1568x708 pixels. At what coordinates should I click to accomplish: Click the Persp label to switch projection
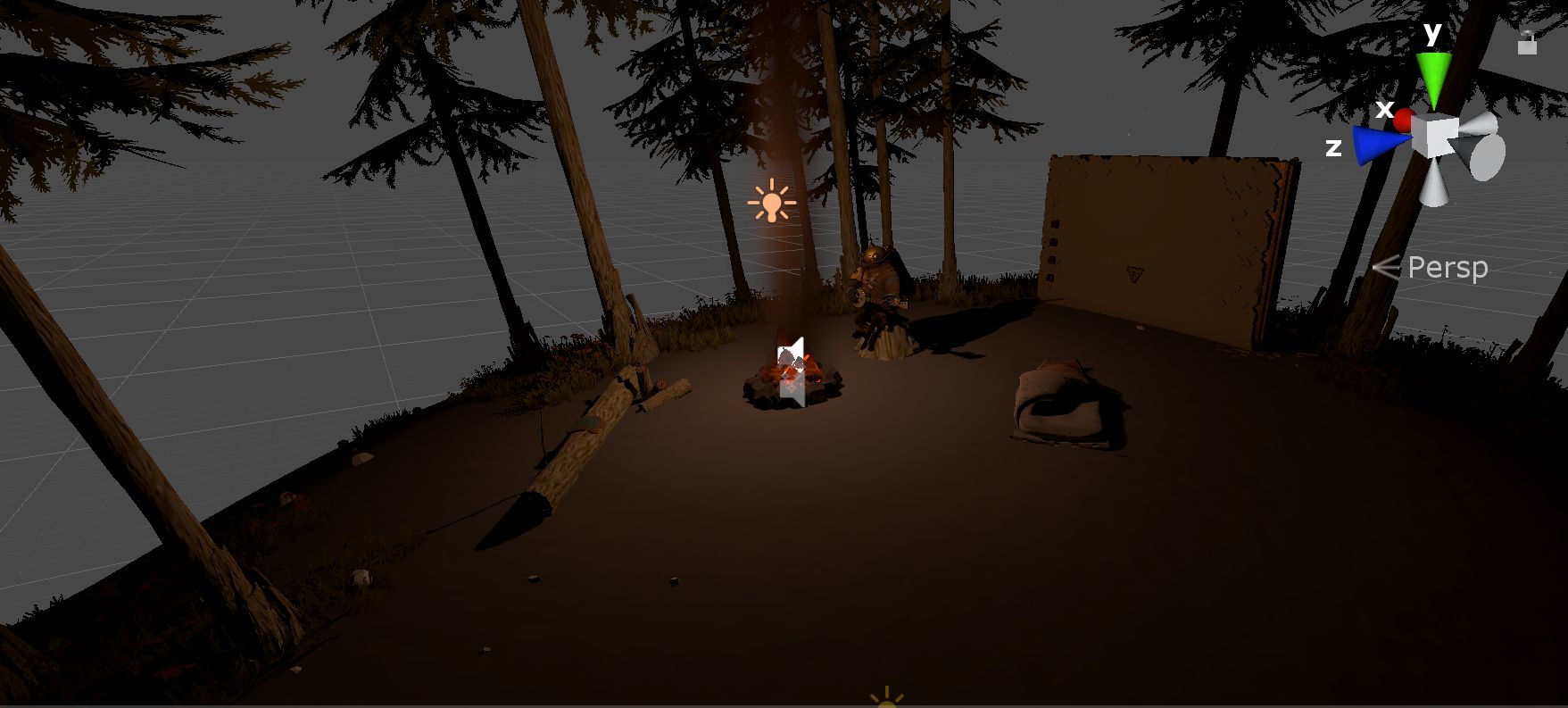tap(1449, 268)
